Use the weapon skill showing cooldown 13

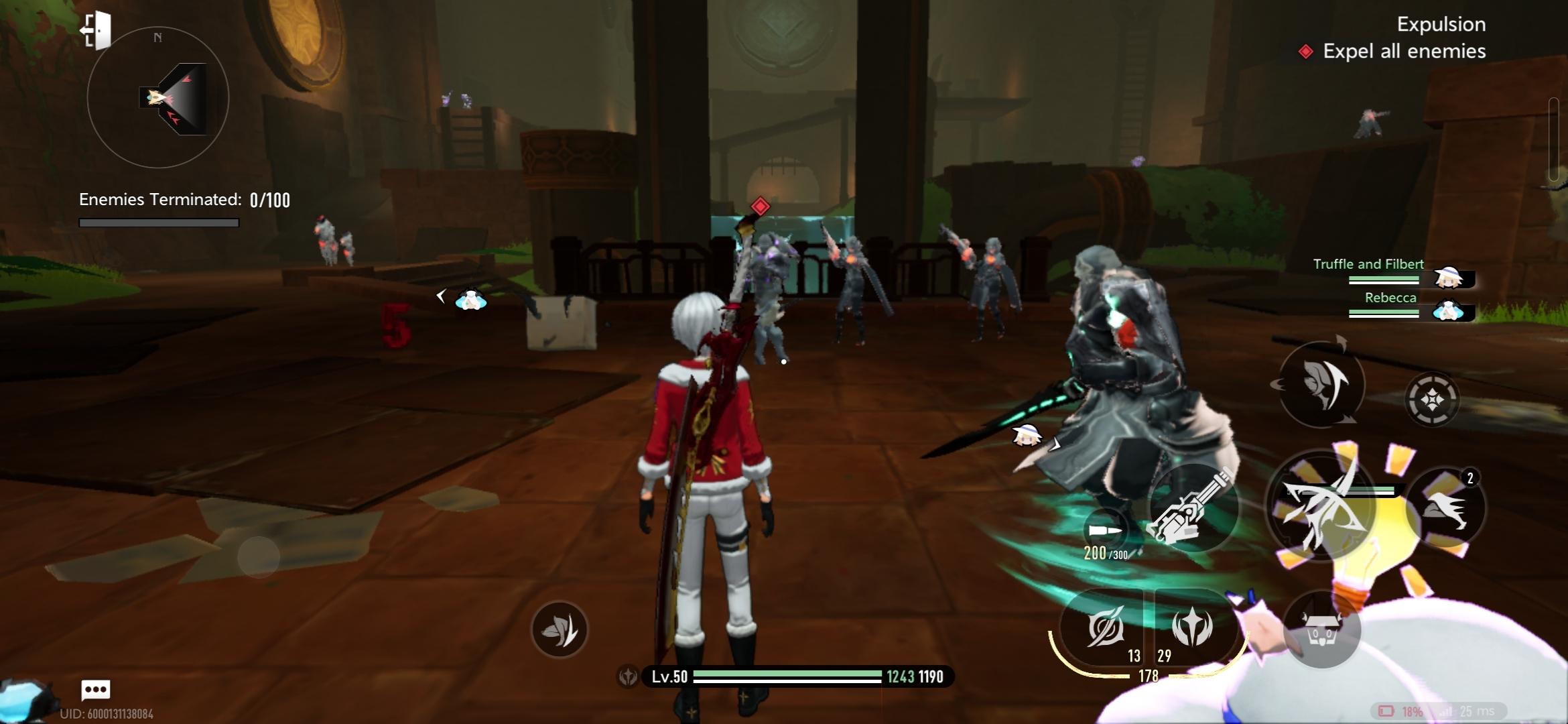pyautogui.click(x=1104, y=629)
